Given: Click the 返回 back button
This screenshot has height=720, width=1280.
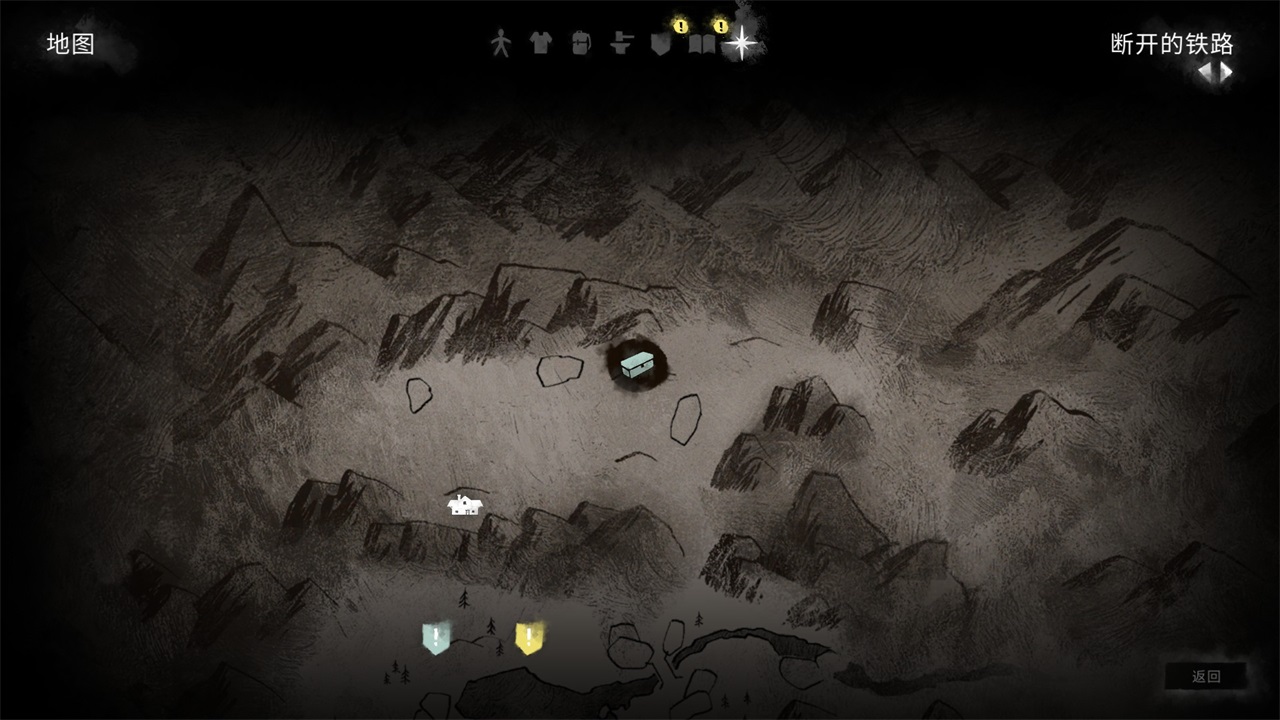Looking at the screenshot, I should [x=1206, y=676].
